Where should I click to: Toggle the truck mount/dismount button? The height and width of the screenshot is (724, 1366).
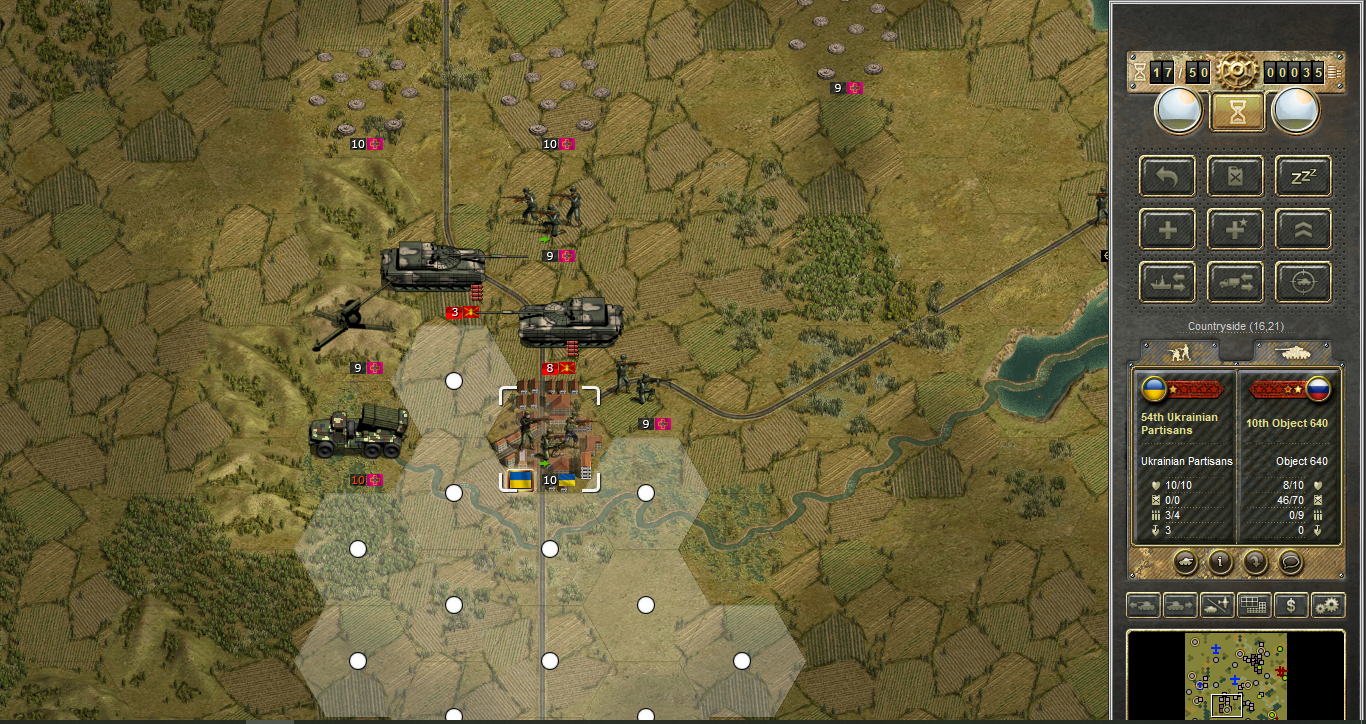[x=1235, y=283]
